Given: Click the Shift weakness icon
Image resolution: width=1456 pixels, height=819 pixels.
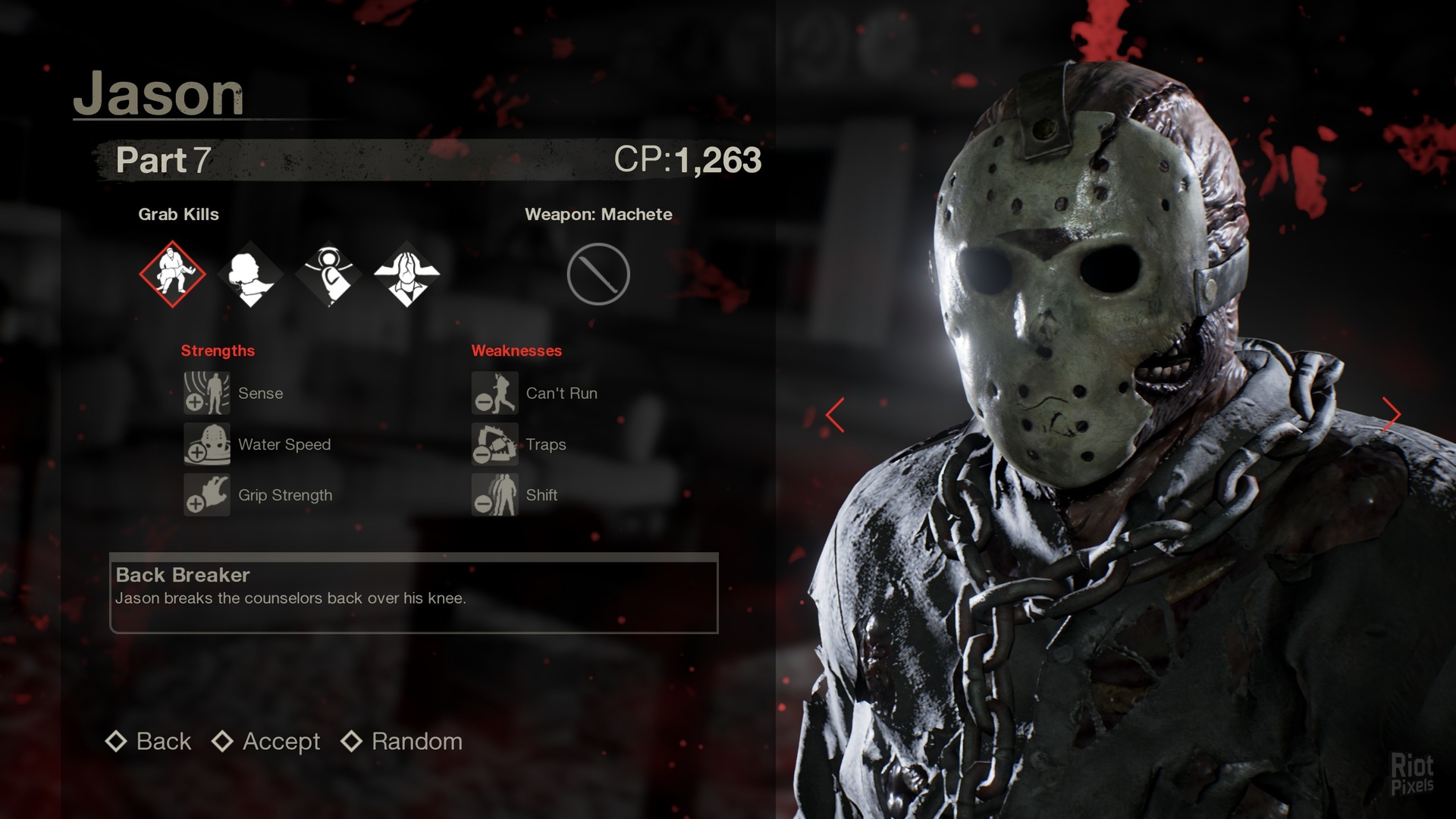Looking at the screenshot, I should click(x=494, y=494).
